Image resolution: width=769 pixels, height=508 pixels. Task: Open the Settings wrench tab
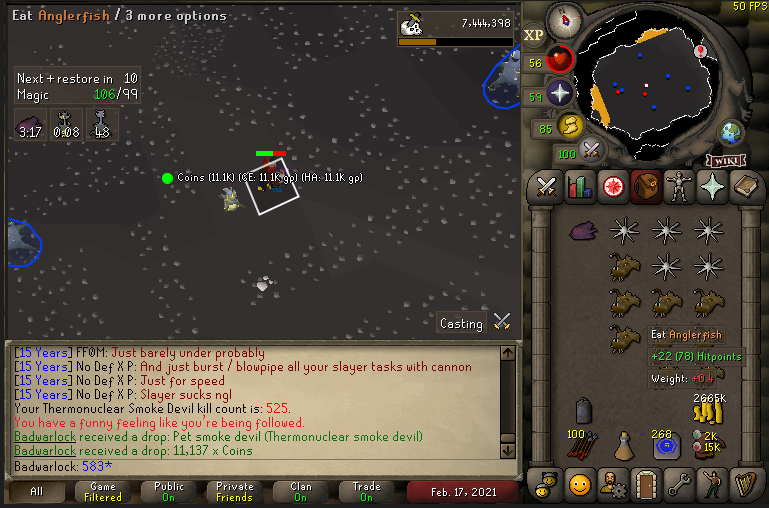679,485
